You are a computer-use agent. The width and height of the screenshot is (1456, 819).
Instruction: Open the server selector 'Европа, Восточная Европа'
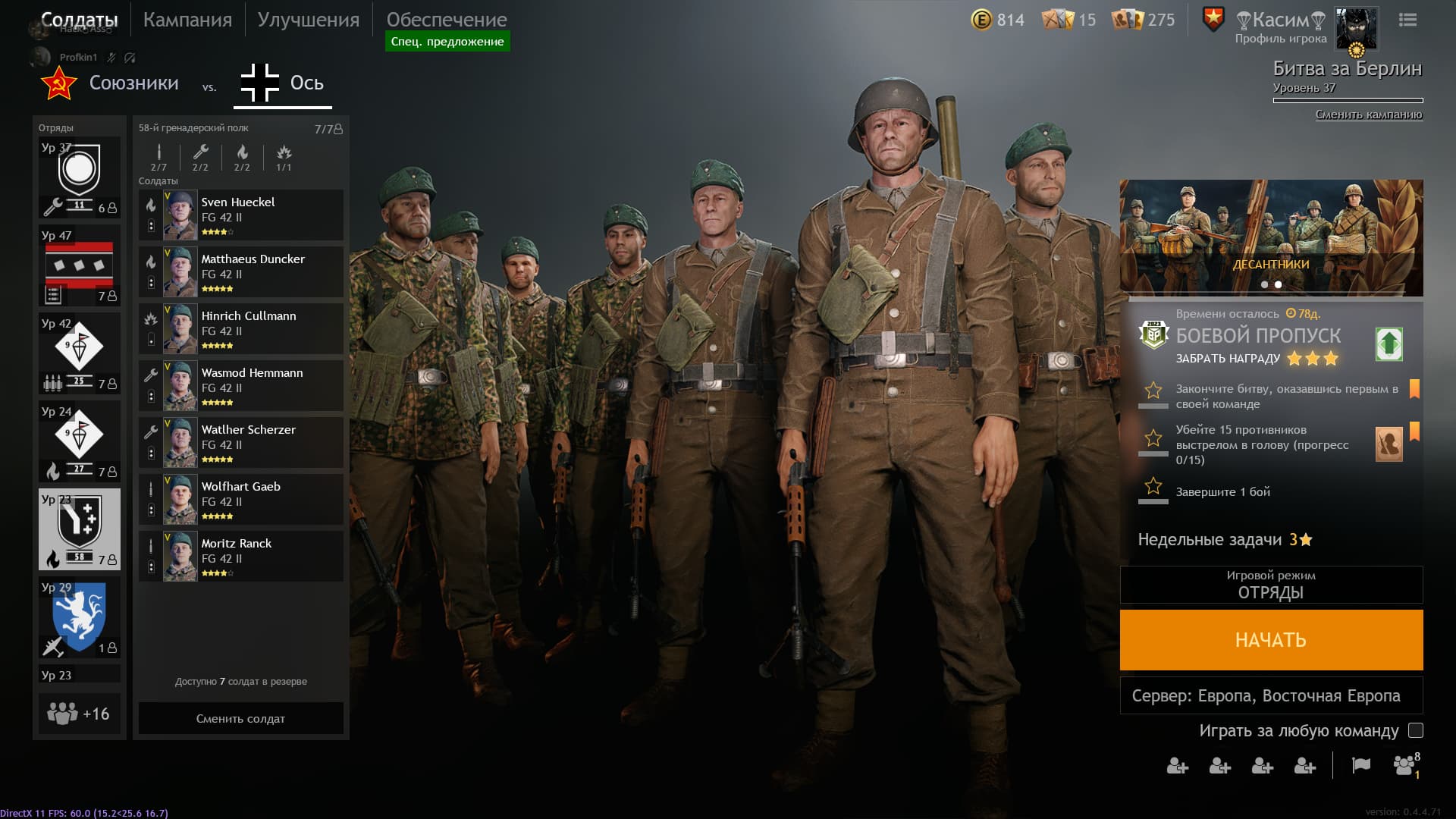1271,694
